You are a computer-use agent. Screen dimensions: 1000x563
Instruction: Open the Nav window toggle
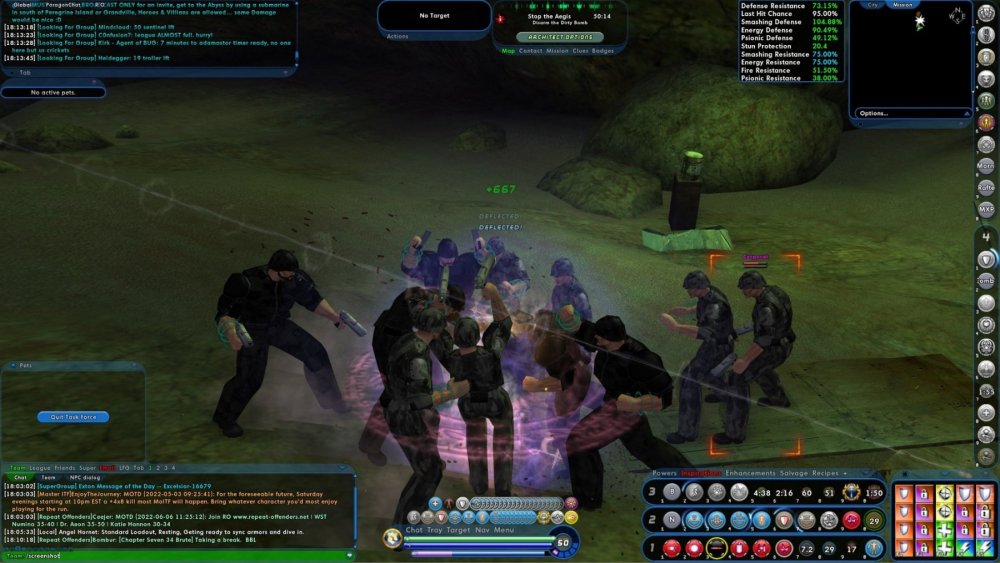tap(482, 530)
